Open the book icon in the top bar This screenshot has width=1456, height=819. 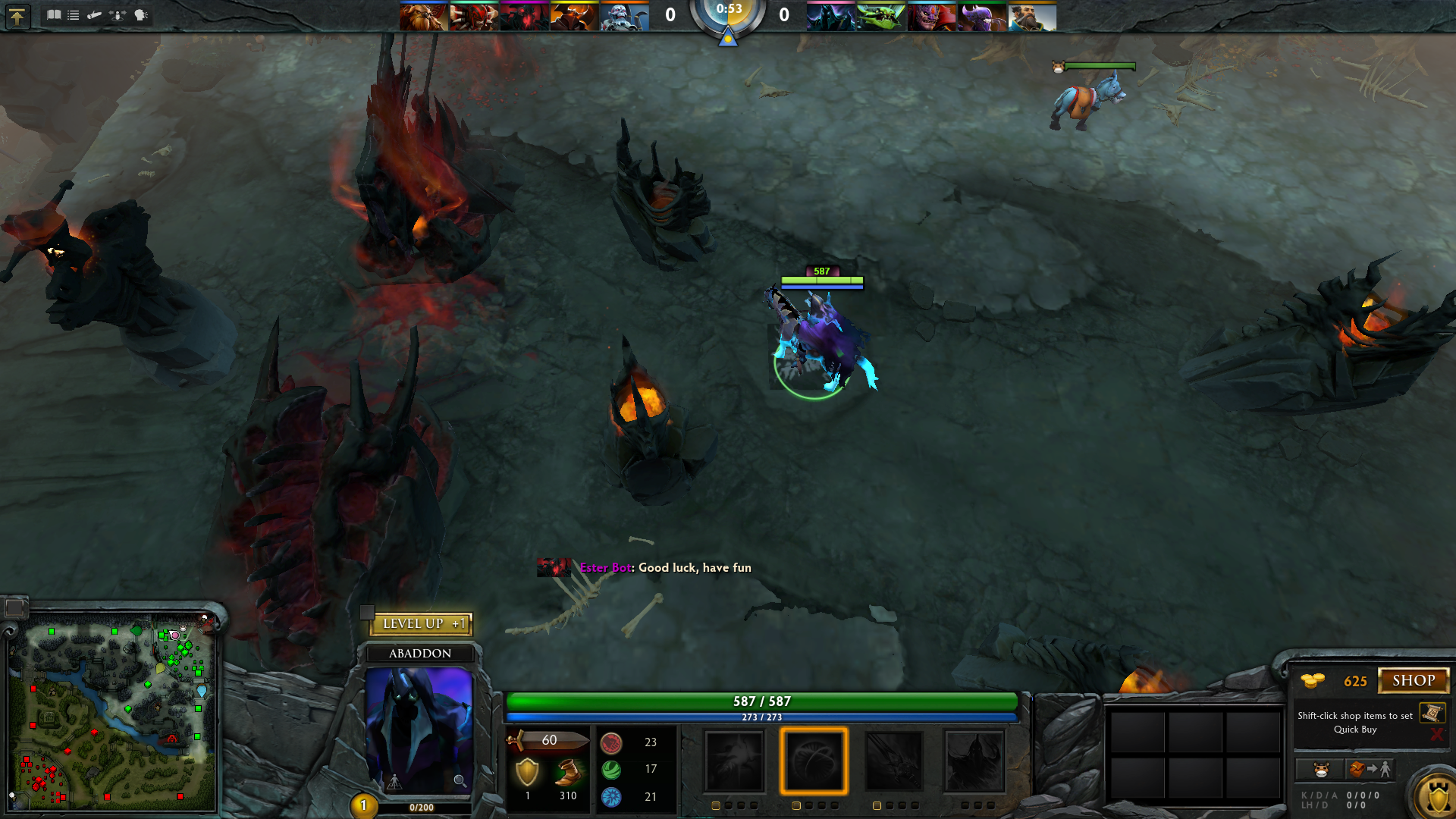pos(53,14)
